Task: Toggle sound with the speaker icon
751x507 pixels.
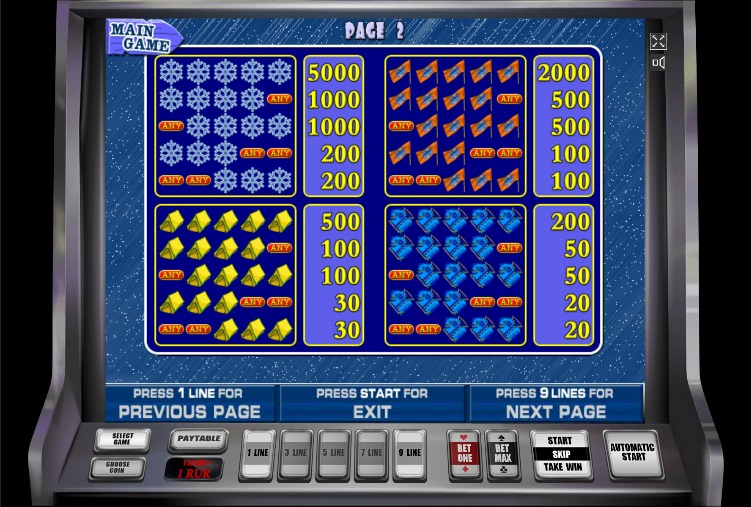Action: [658, 63]
